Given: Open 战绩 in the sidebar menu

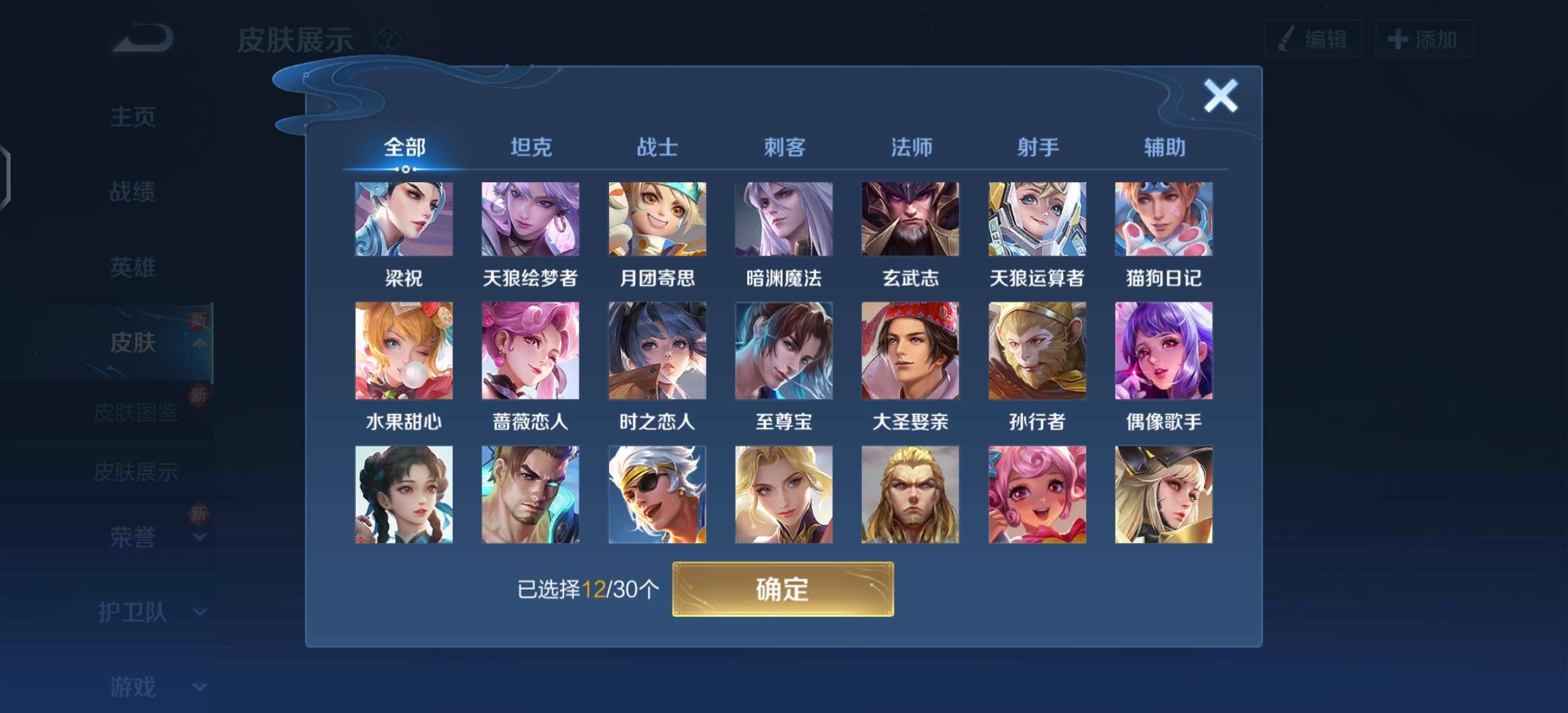Looking at the screenshot, I should point(132,191).
